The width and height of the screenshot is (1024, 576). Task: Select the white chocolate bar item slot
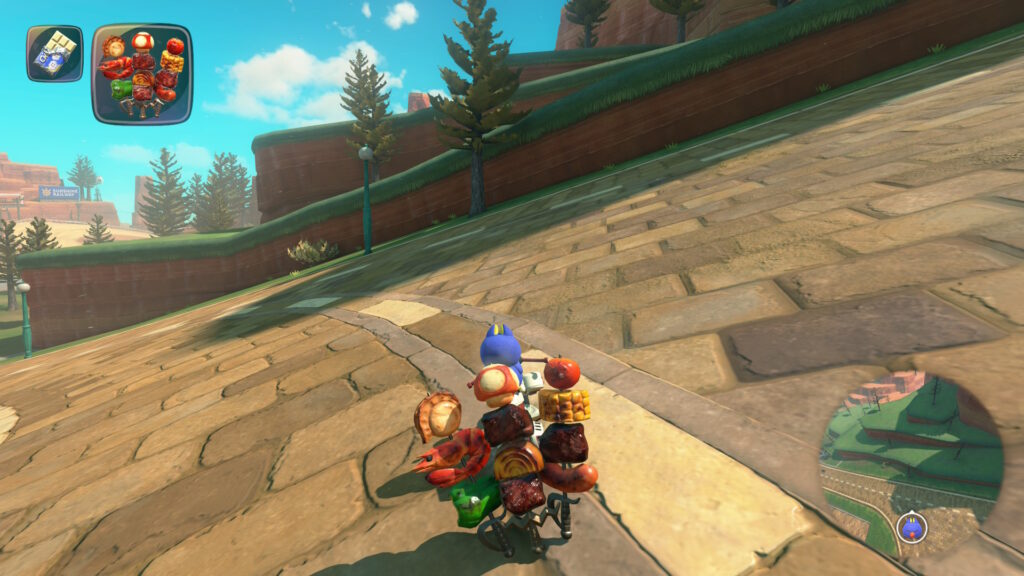(54, 54)
